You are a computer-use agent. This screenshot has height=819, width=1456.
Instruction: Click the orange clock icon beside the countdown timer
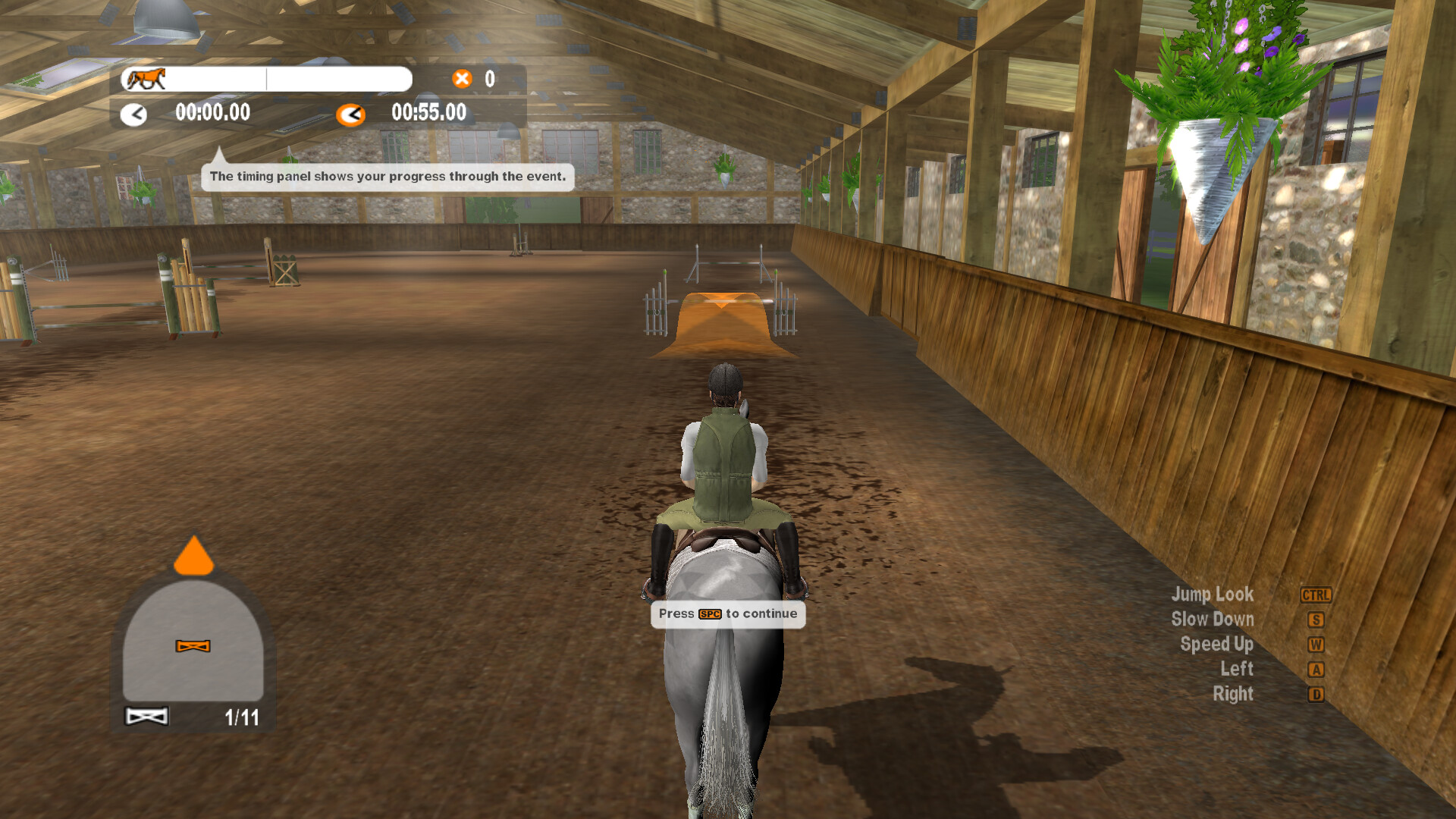click(350, 115)
